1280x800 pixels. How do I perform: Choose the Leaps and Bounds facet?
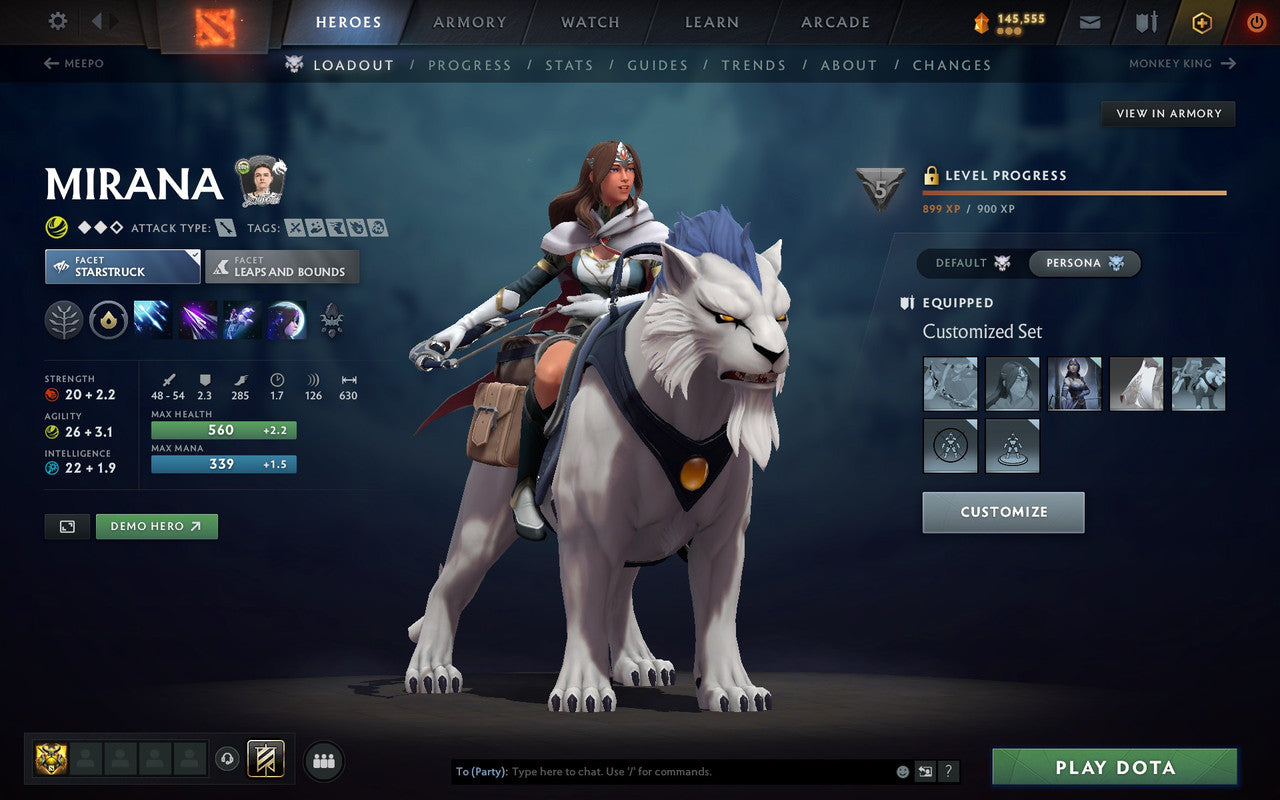(282, 267)
